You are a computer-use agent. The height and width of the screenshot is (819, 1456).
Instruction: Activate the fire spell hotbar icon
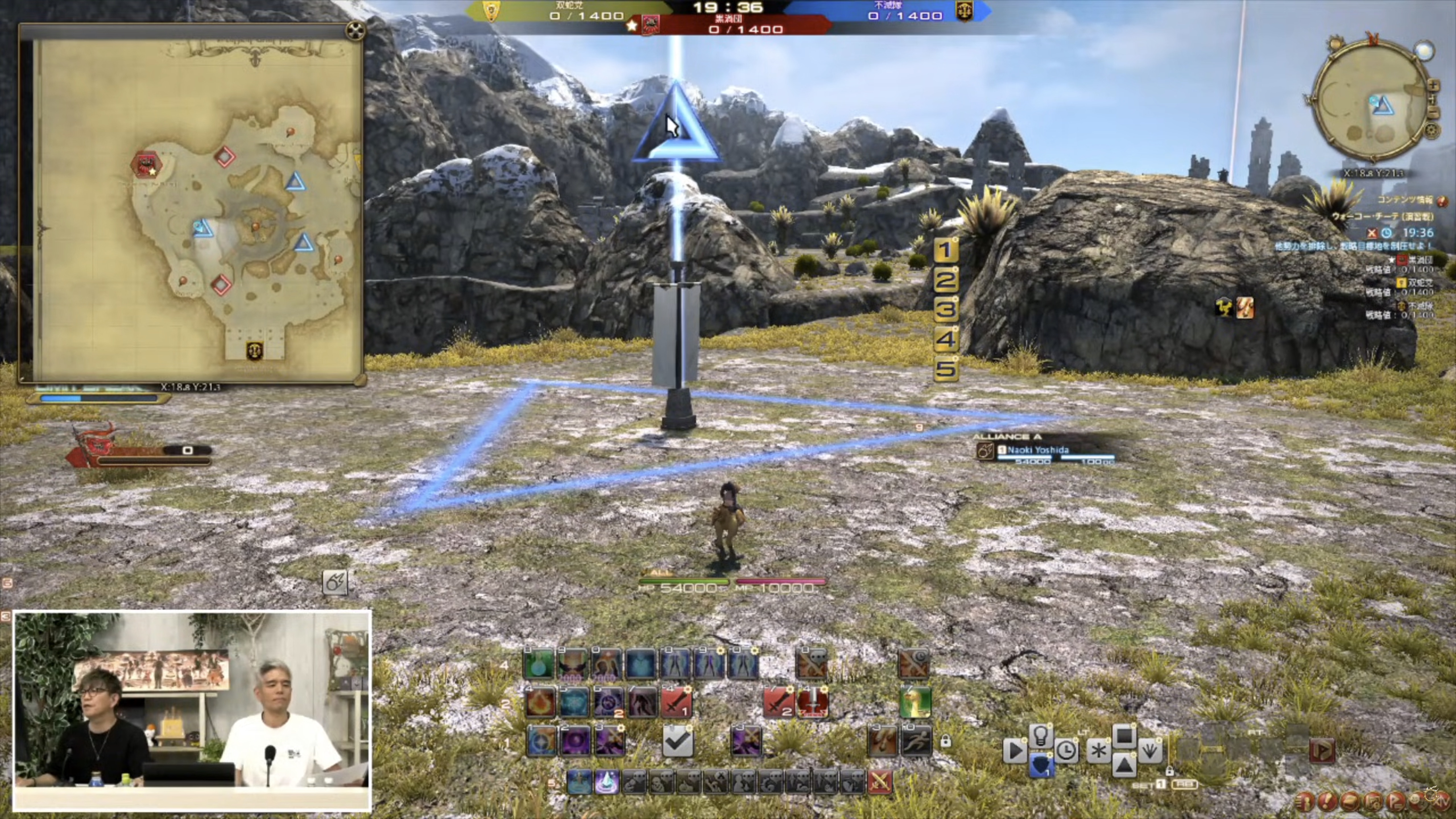click(540, 703)
